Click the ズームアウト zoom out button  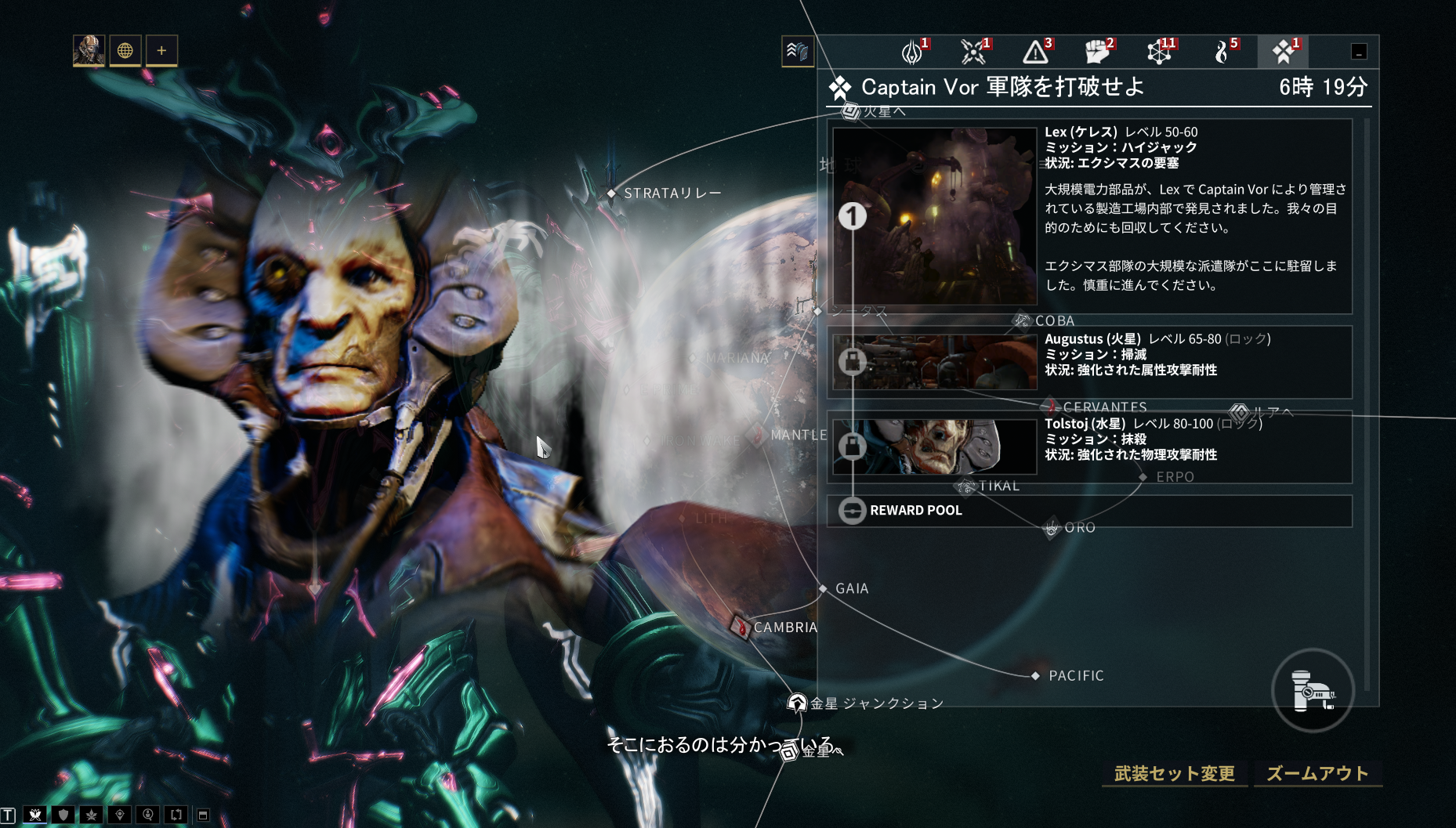coord(1317,774)
